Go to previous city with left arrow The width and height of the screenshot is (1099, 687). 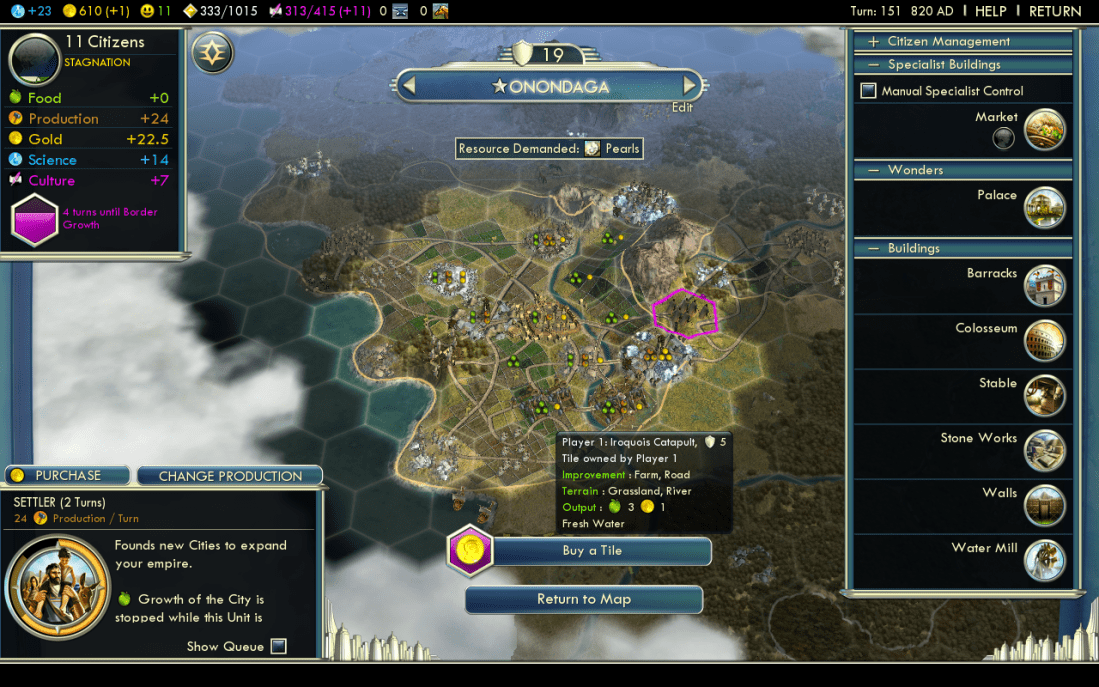(x=408, y=85)
